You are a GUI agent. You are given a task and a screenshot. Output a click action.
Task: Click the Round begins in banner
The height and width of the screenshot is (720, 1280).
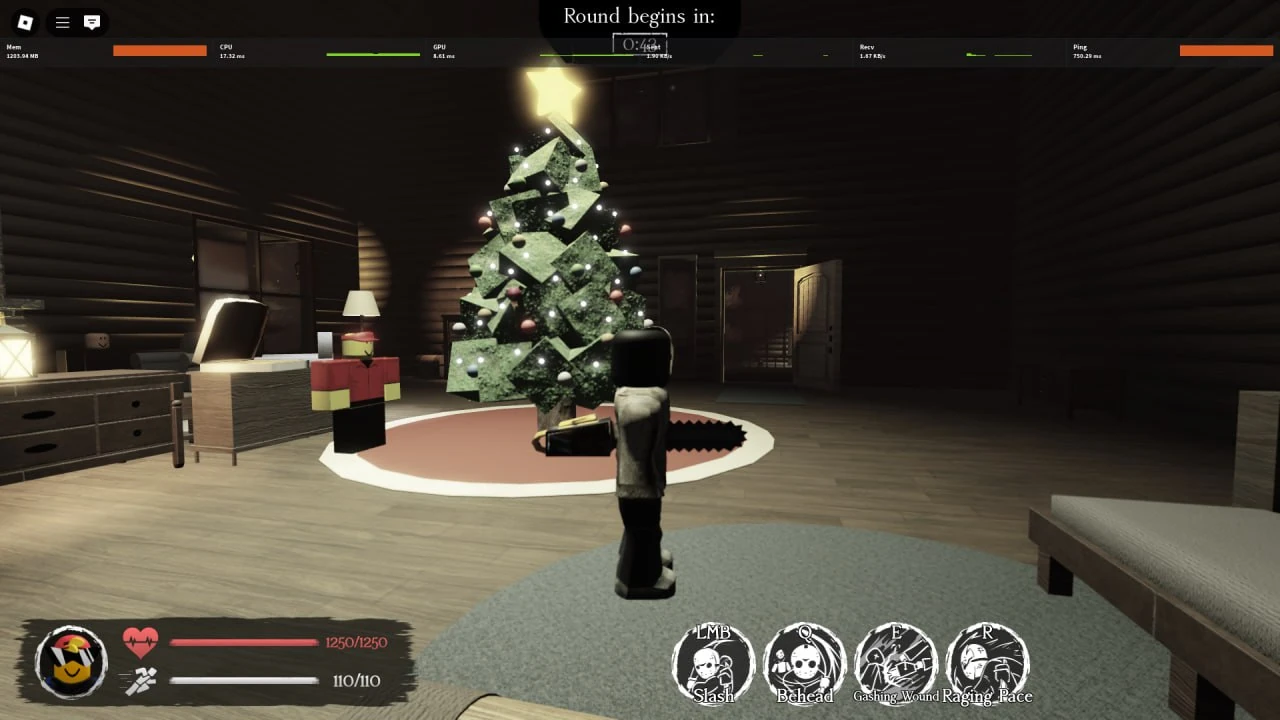pos(638,16)
